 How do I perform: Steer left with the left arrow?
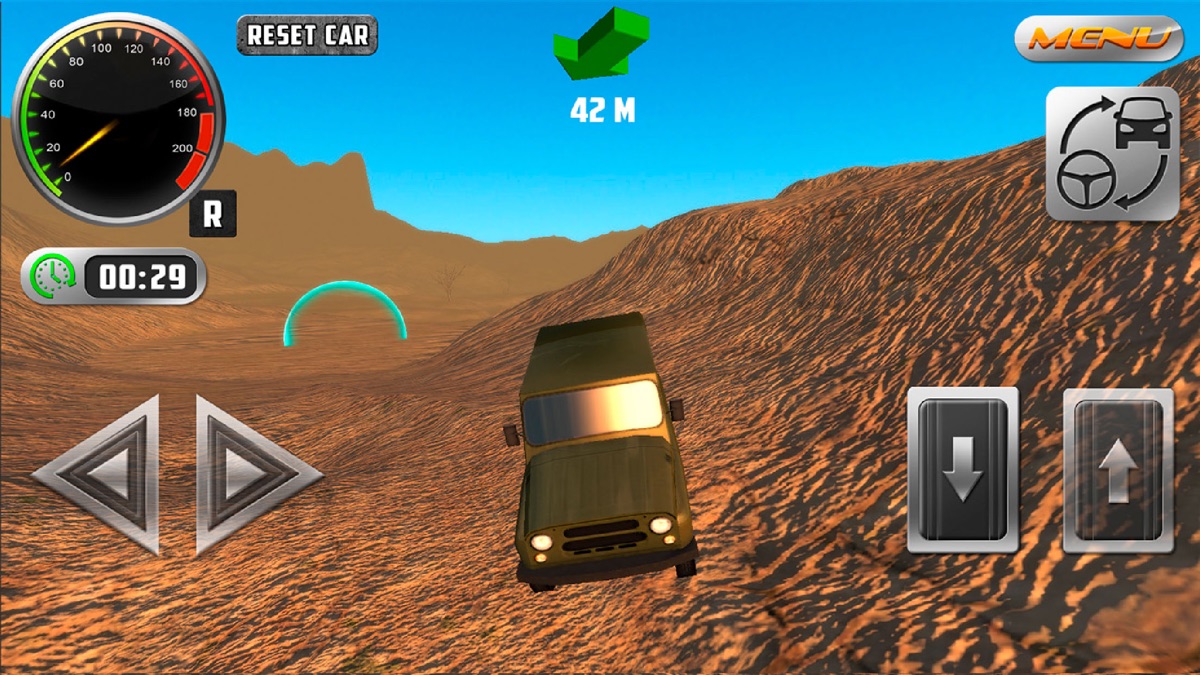pos(101,475)
